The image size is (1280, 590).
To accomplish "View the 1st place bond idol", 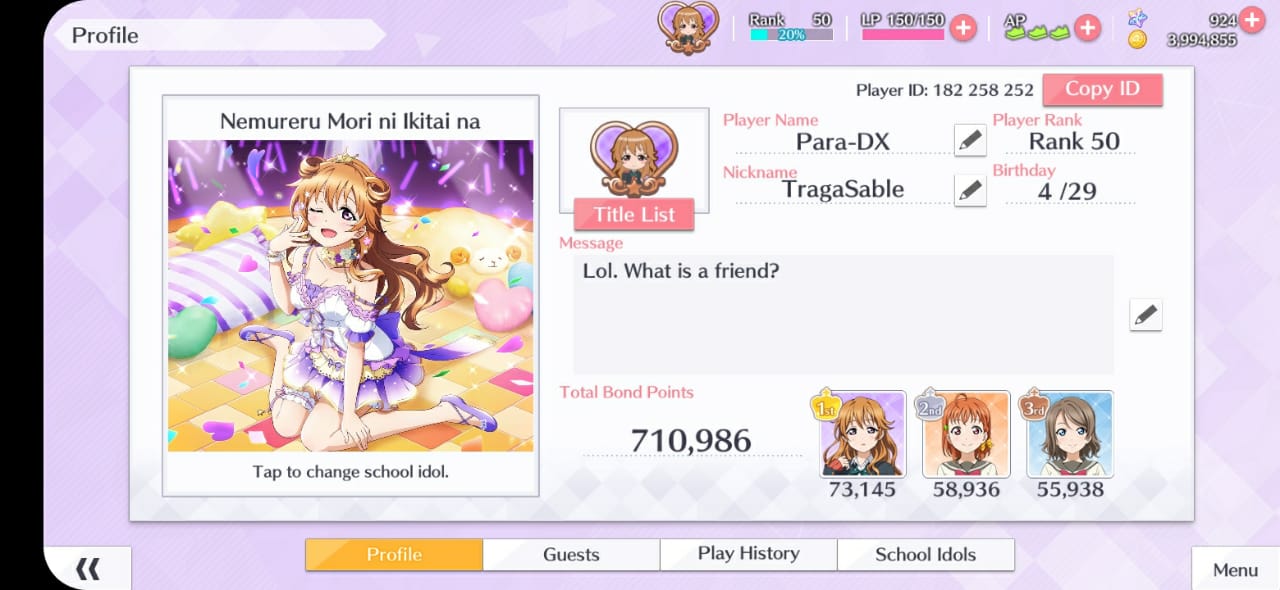I will pyautogui.click(x=863, y=434).
